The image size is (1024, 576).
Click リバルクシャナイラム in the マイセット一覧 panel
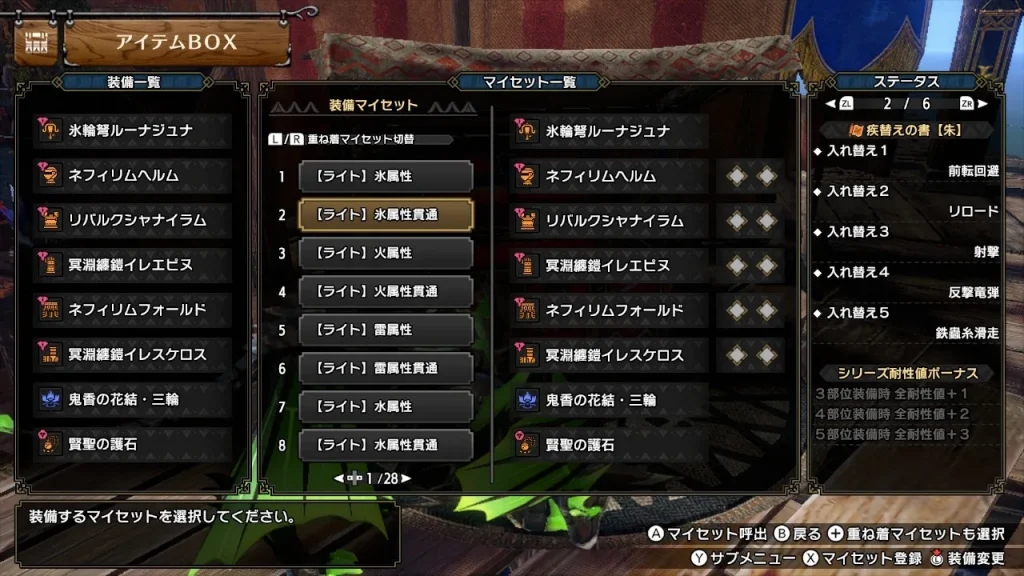[609, 221]
